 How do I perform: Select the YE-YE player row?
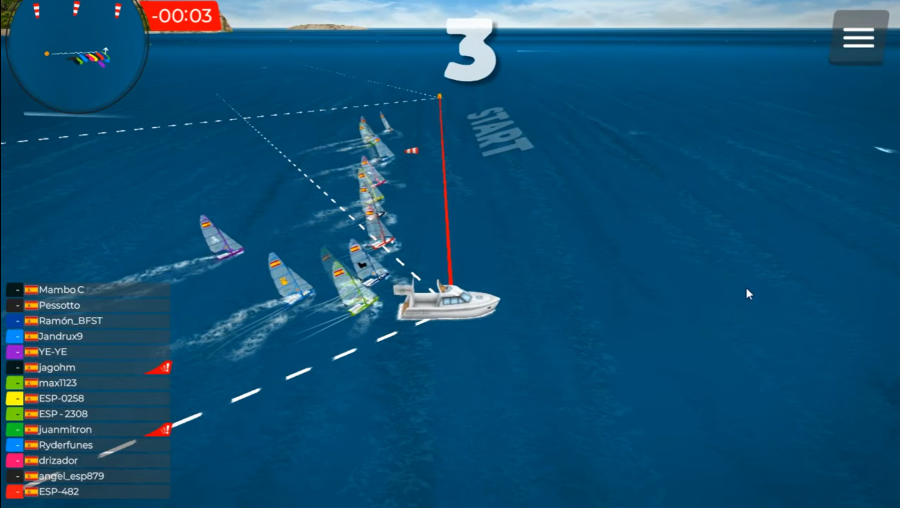(x=88, y=352)
